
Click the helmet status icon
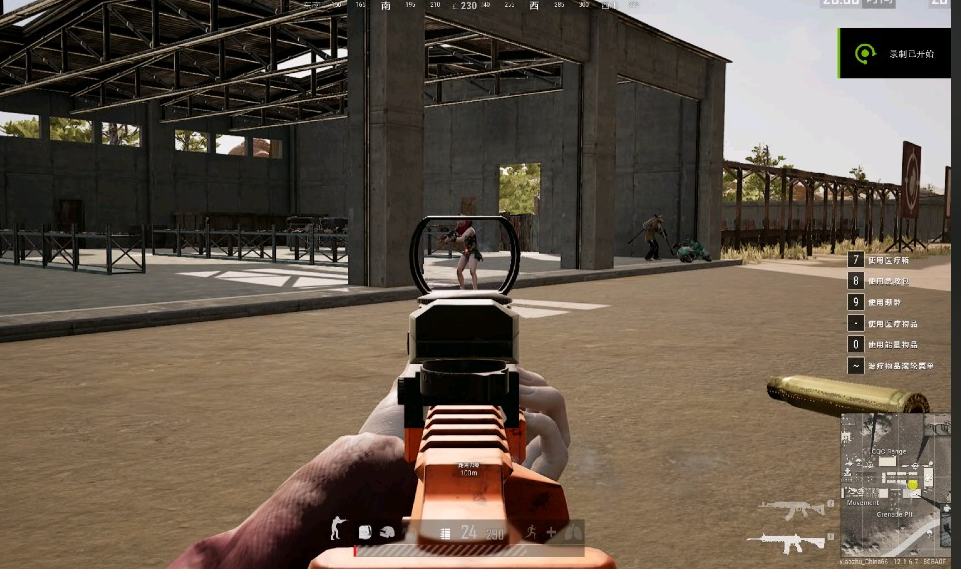(387, 532)
